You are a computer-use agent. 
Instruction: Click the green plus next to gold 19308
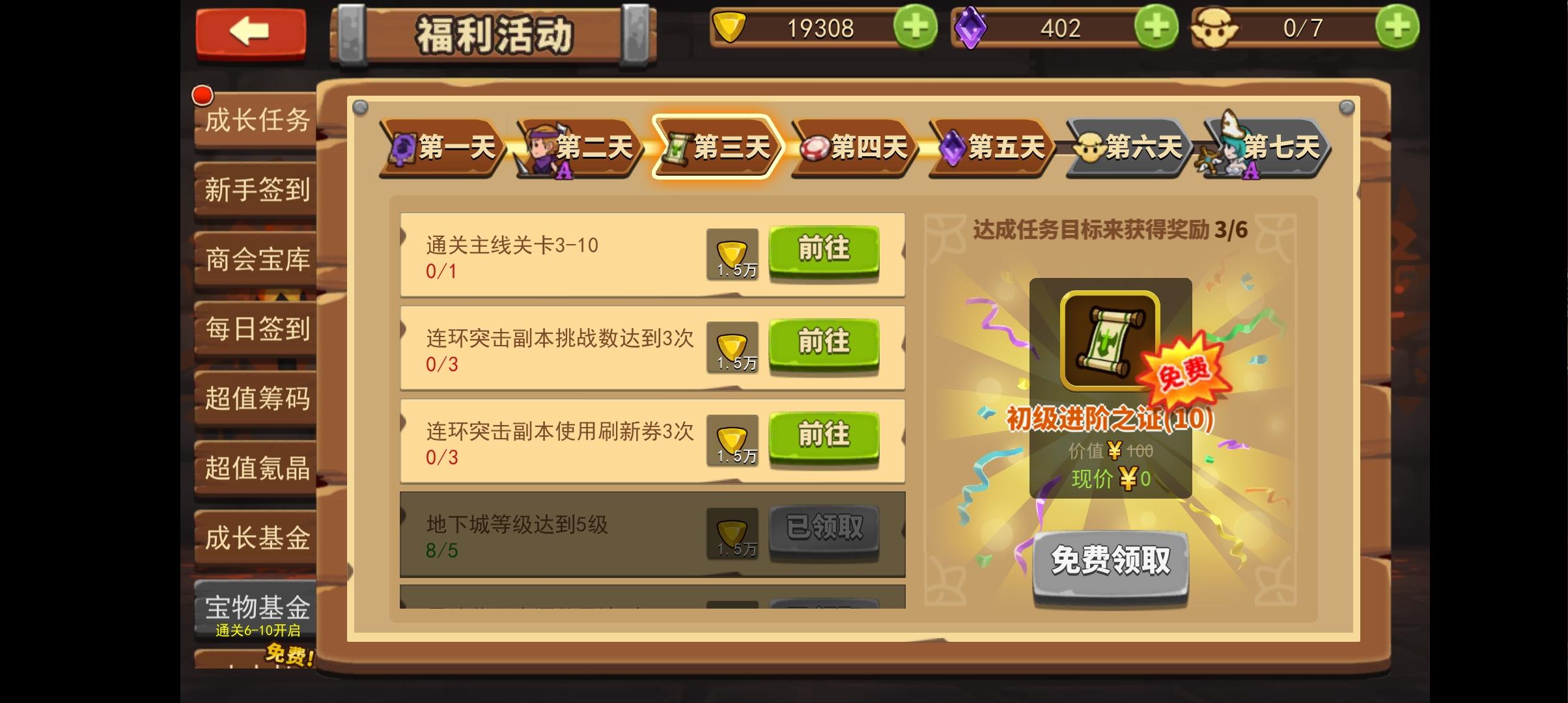point(915,28)
